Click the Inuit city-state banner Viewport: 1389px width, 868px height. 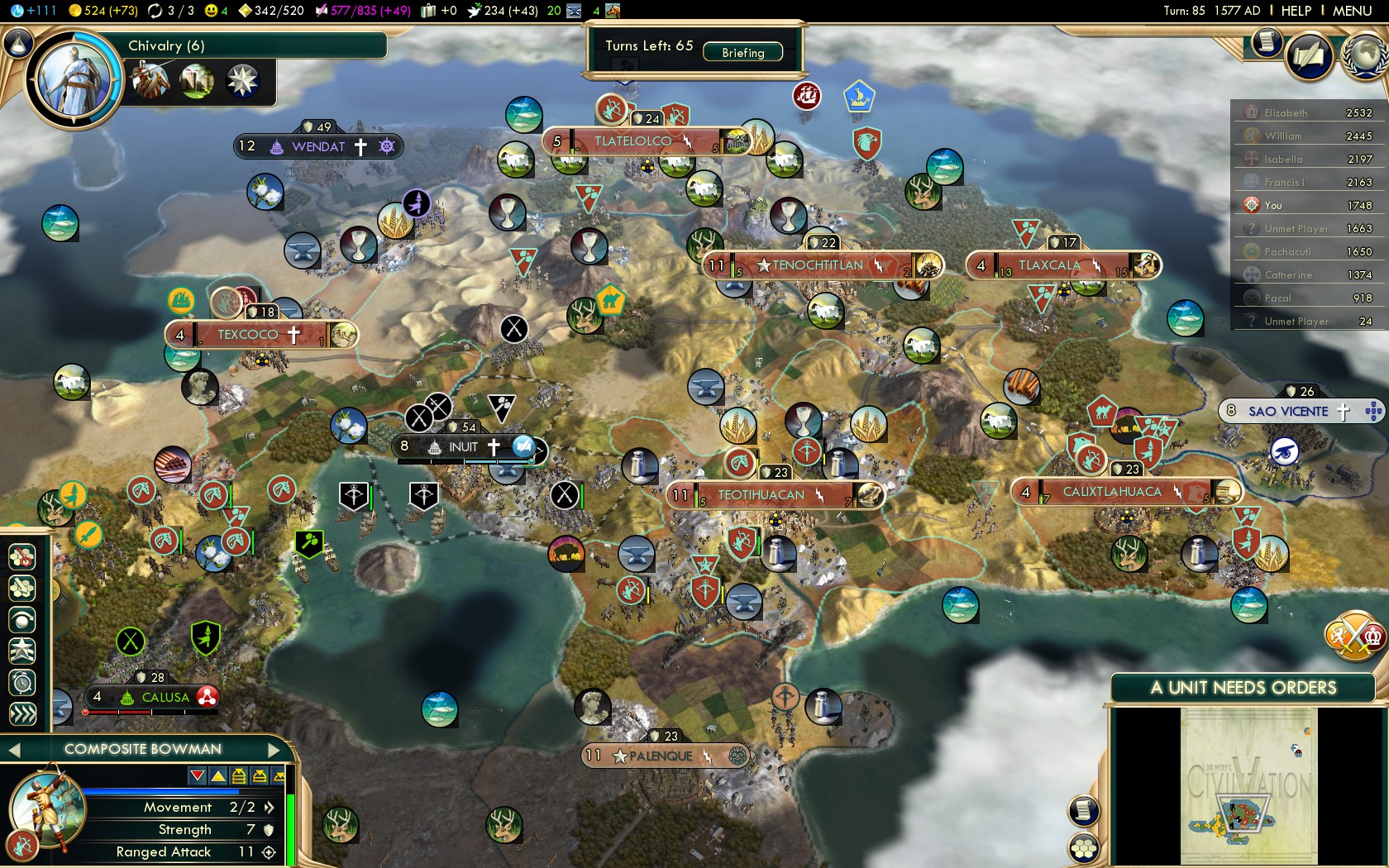pos(463,446)
